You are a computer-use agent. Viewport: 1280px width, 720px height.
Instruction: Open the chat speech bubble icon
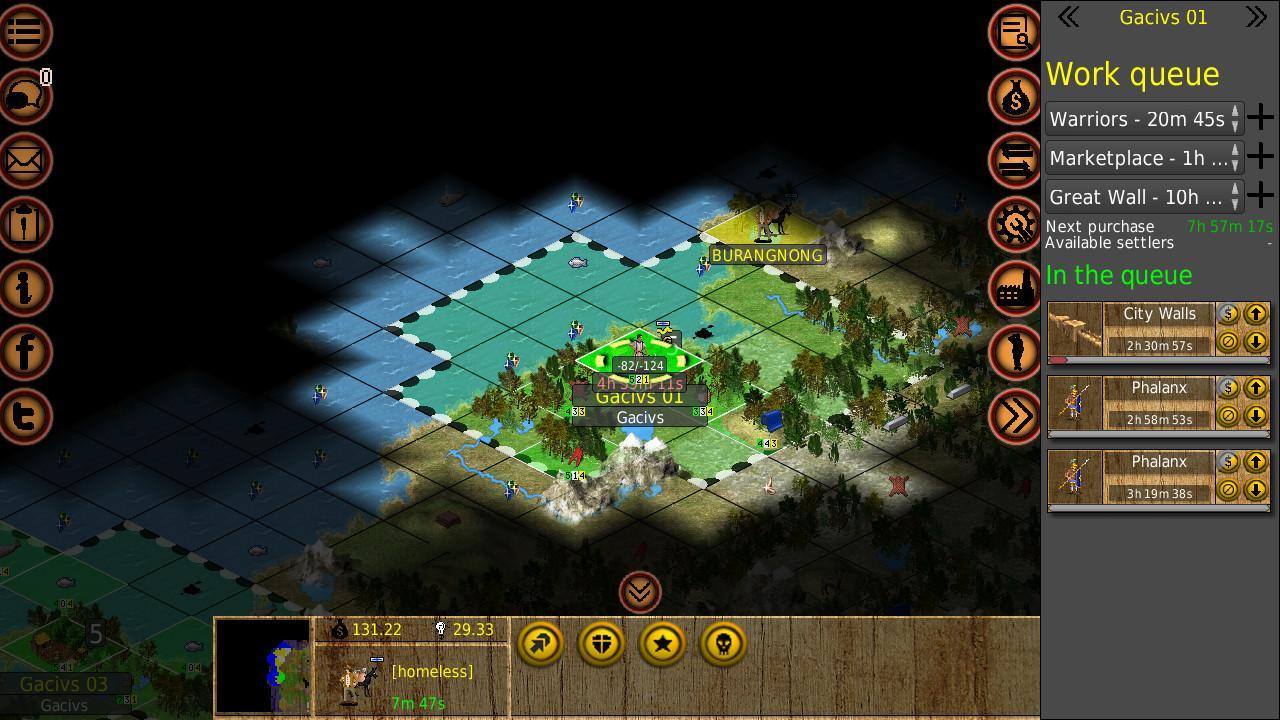[25, 96]
